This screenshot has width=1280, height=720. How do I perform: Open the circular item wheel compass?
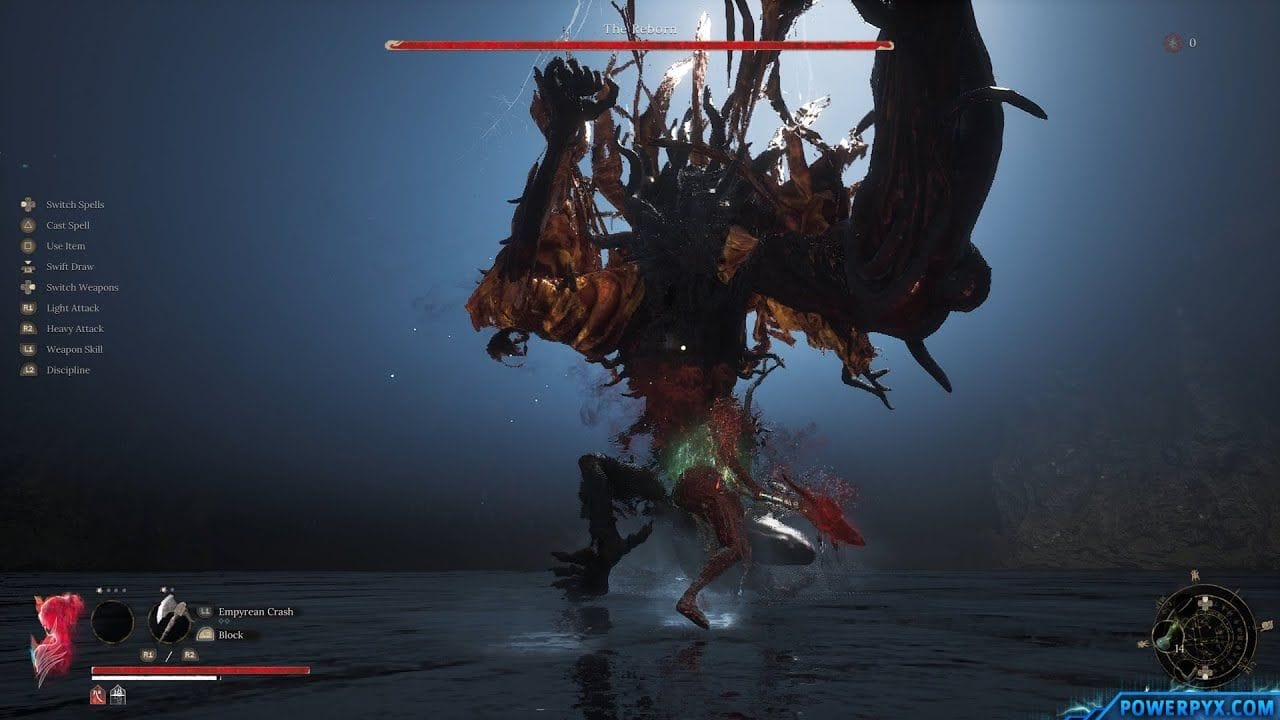pyautogui.click(x=1204, y=636)
